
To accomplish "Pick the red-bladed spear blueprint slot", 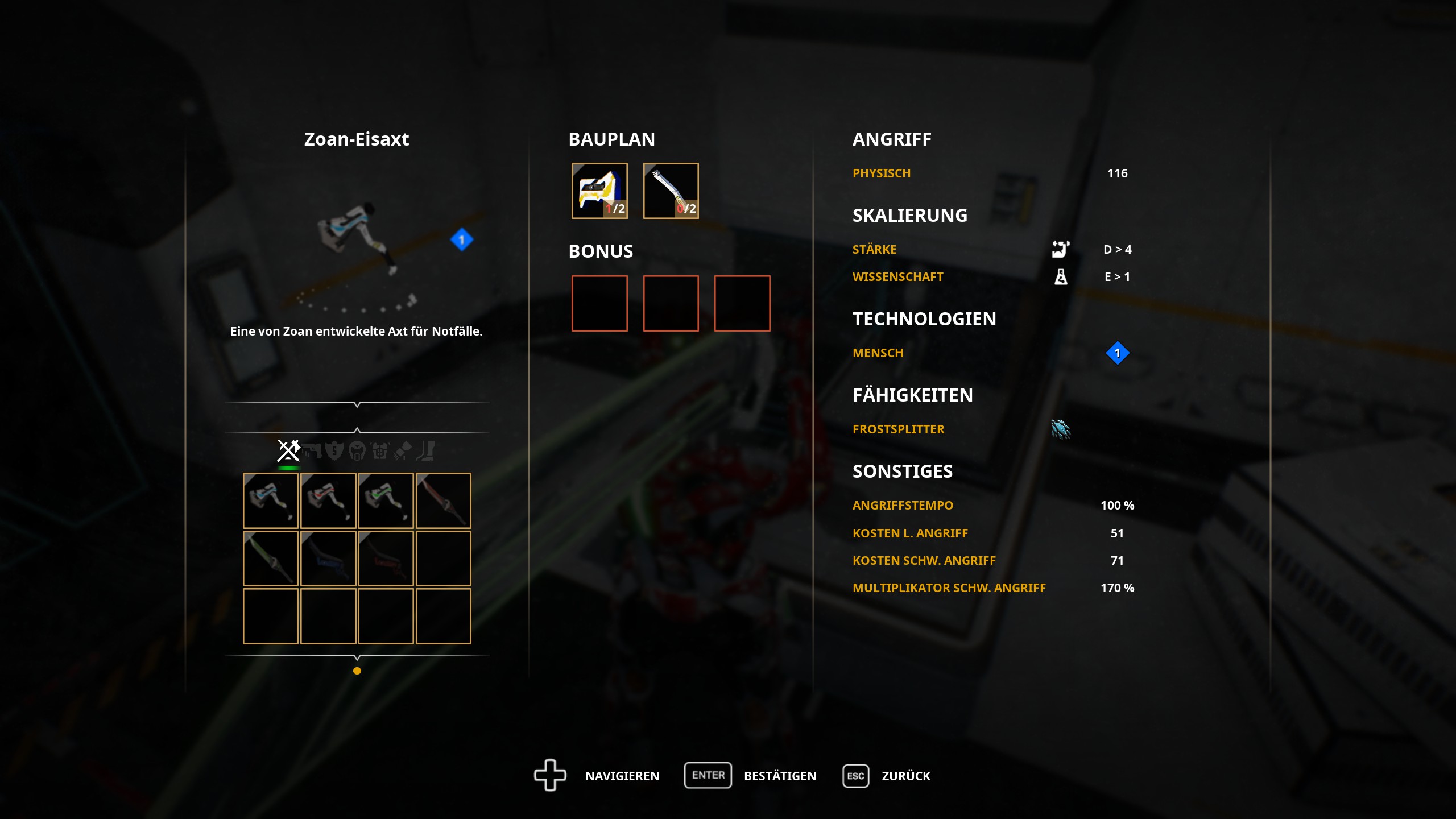I will click(x=443, y=500).
